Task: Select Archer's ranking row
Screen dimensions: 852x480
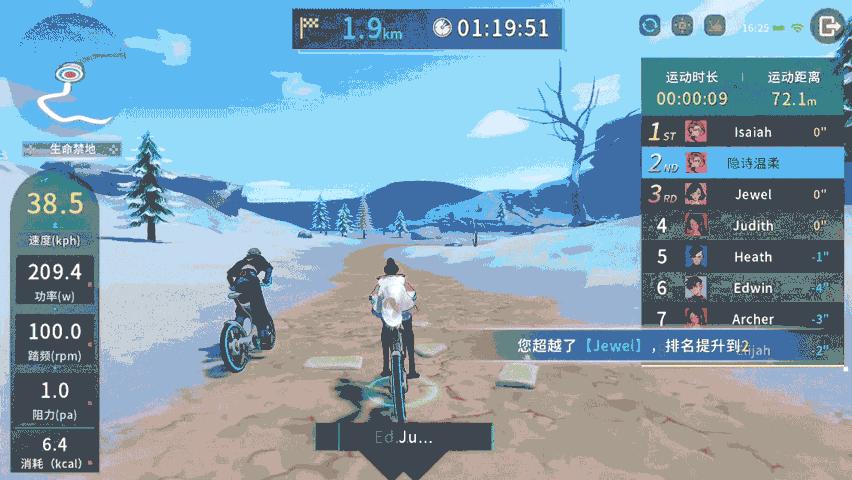Action: tap(742, 318)
